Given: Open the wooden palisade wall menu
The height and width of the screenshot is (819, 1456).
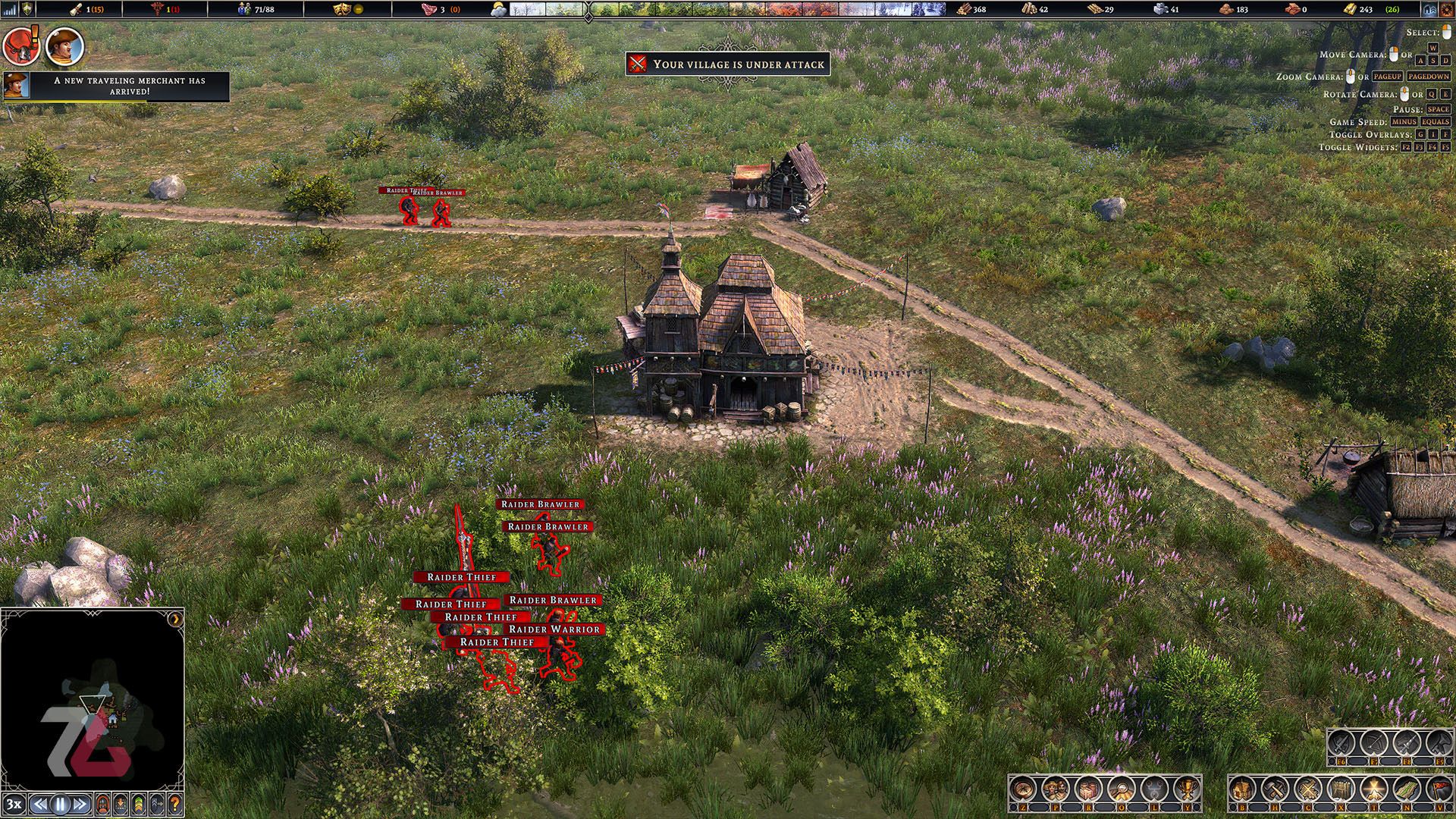Looking at the screenshot, I should point(1342,789).
